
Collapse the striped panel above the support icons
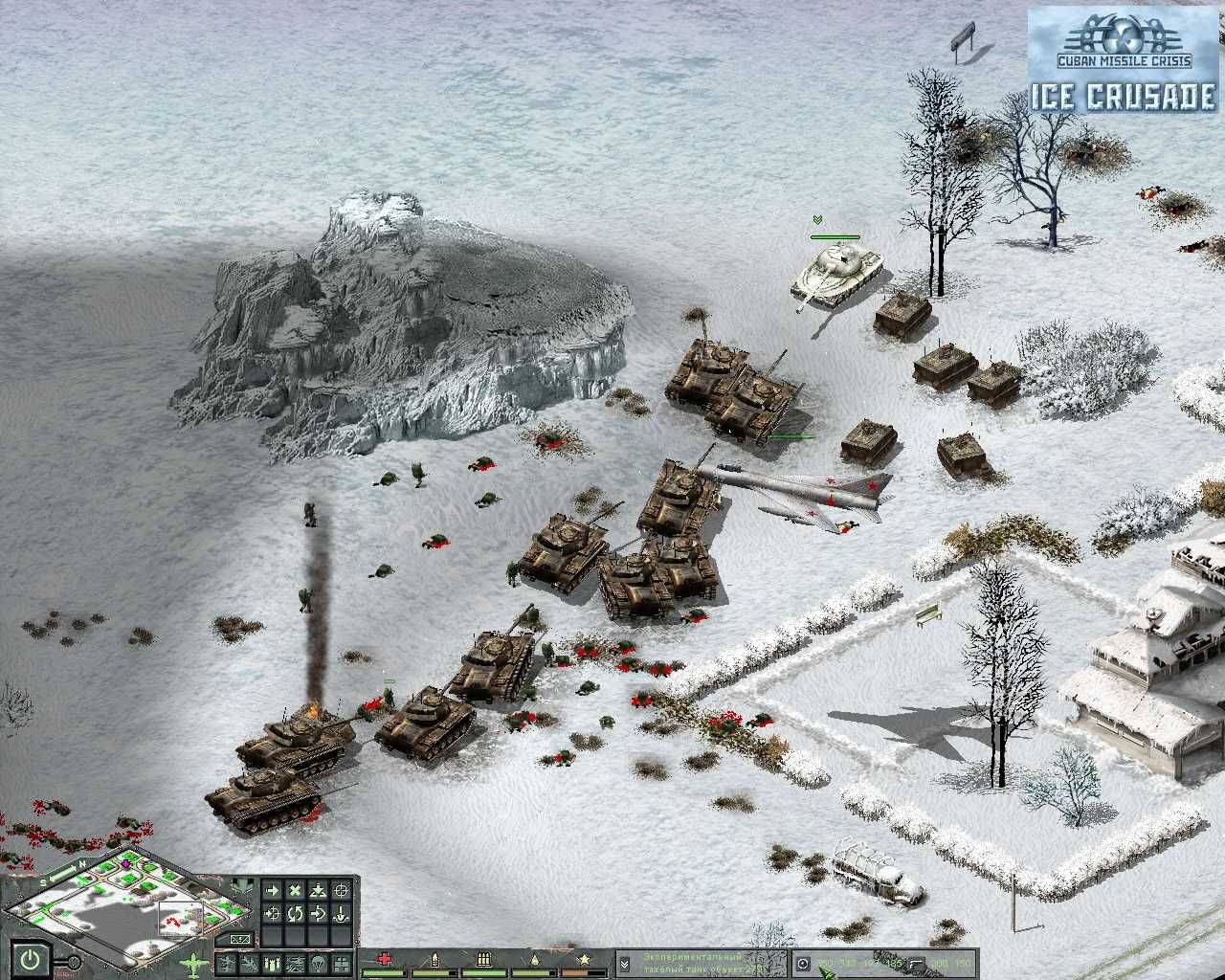point(239,939)
